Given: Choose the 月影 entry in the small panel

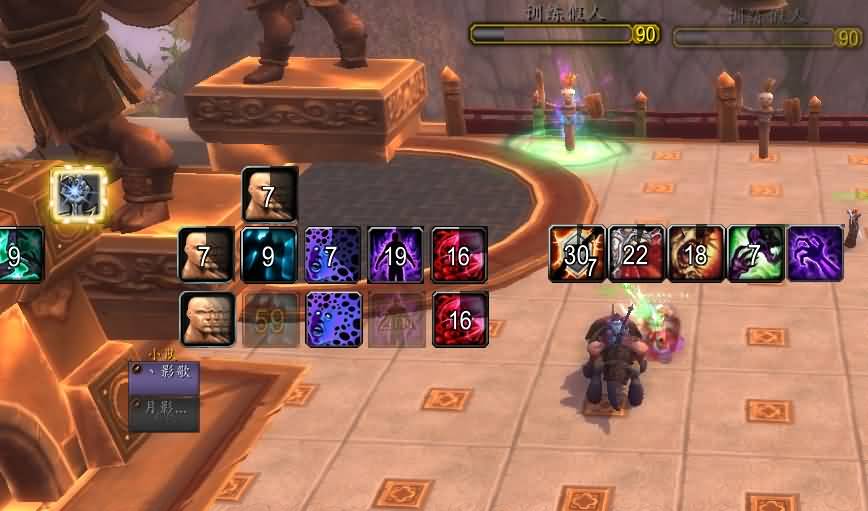Looking at the screenshot, I should (165, 408).
